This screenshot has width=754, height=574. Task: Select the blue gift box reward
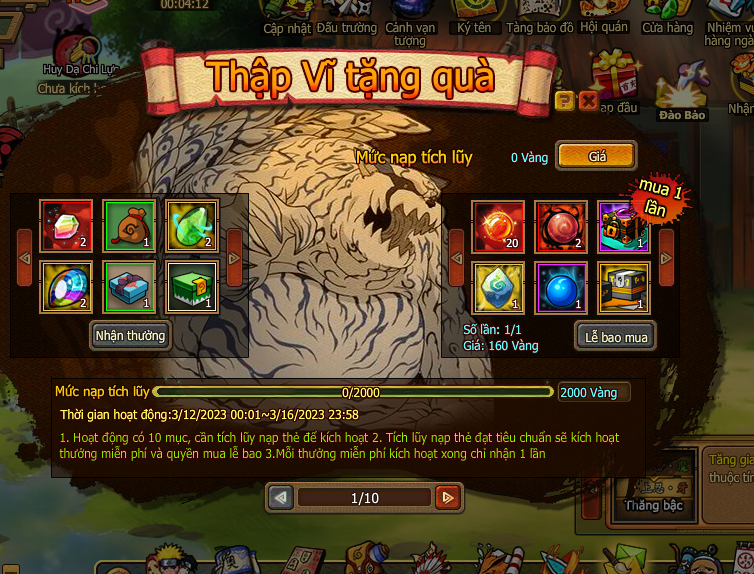click(x=129, y=288)
